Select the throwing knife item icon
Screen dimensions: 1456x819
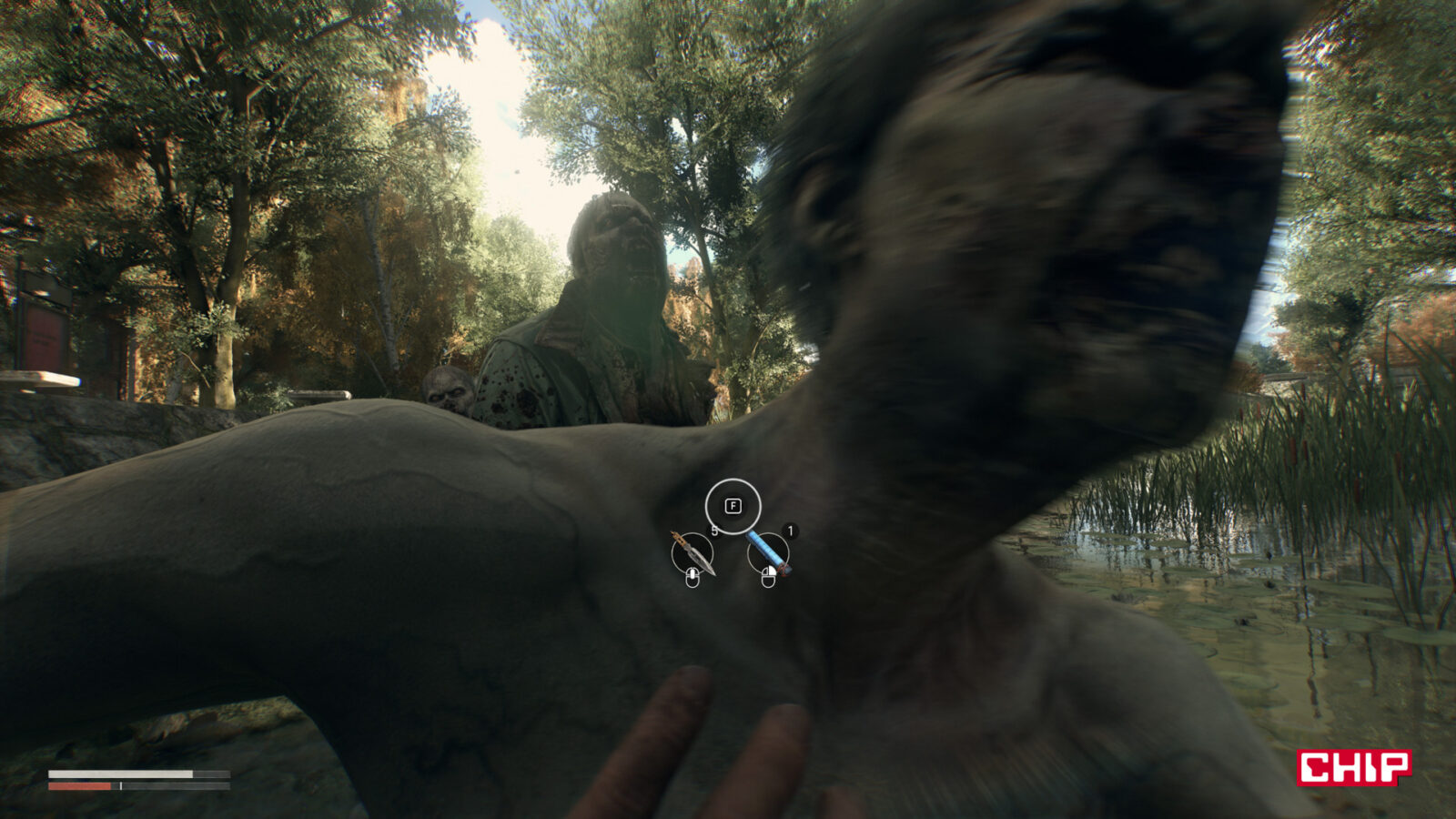click(x=693, y=553)
